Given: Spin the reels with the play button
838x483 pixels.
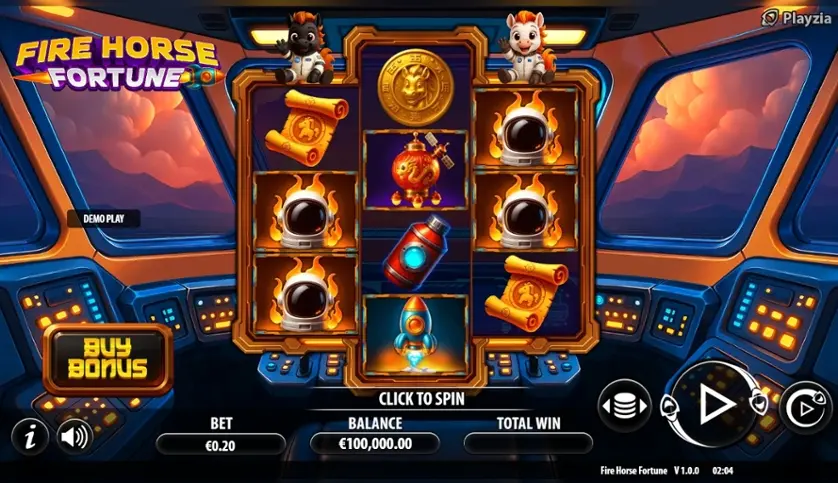Looking at the screenshot, I should pos(713,404).
